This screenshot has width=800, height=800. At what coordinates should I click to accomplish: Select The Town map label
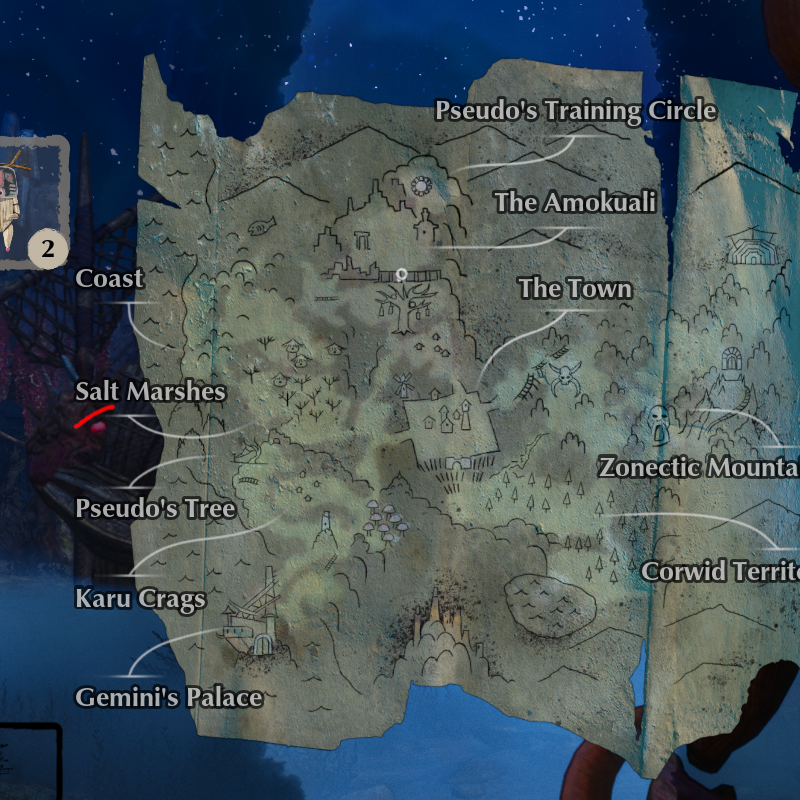point(574,289)
